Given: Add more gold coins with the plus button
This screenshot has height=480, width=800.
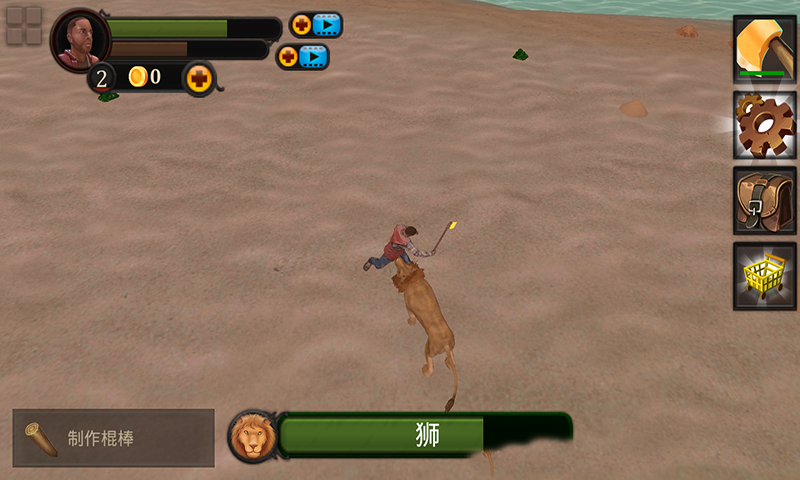Looking at the screenshot, I should click(200, 77).
